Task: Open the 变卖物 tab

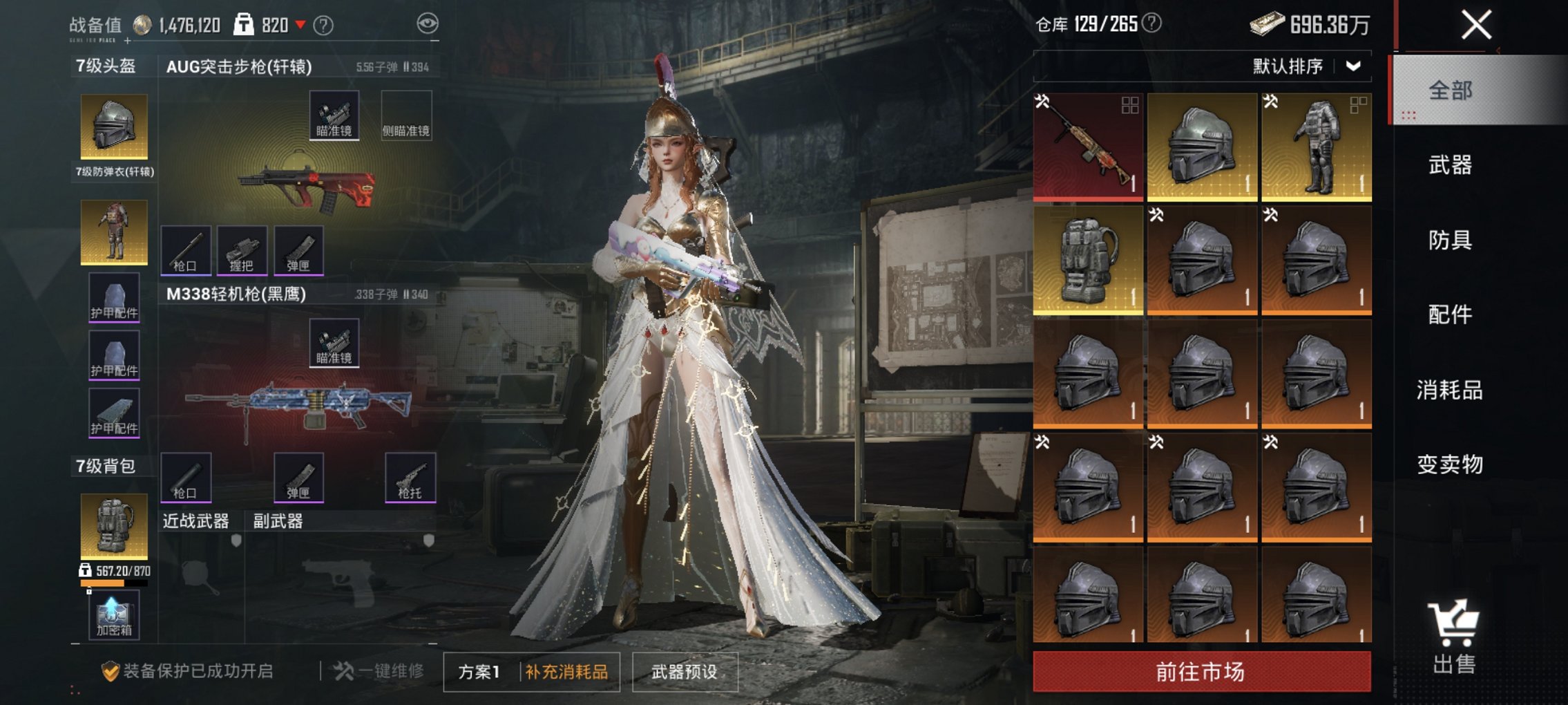Action: tap(1450, 464)
